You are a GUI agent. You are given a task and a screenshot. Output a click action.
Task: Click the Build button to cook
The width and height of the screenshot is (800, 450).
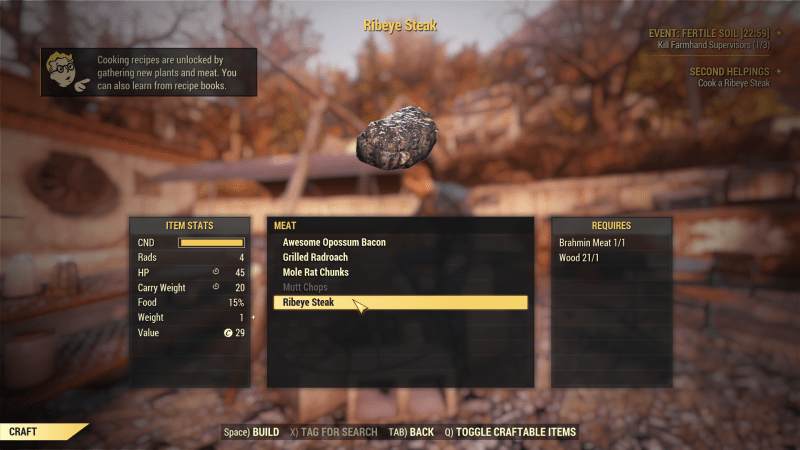[251, 432]
